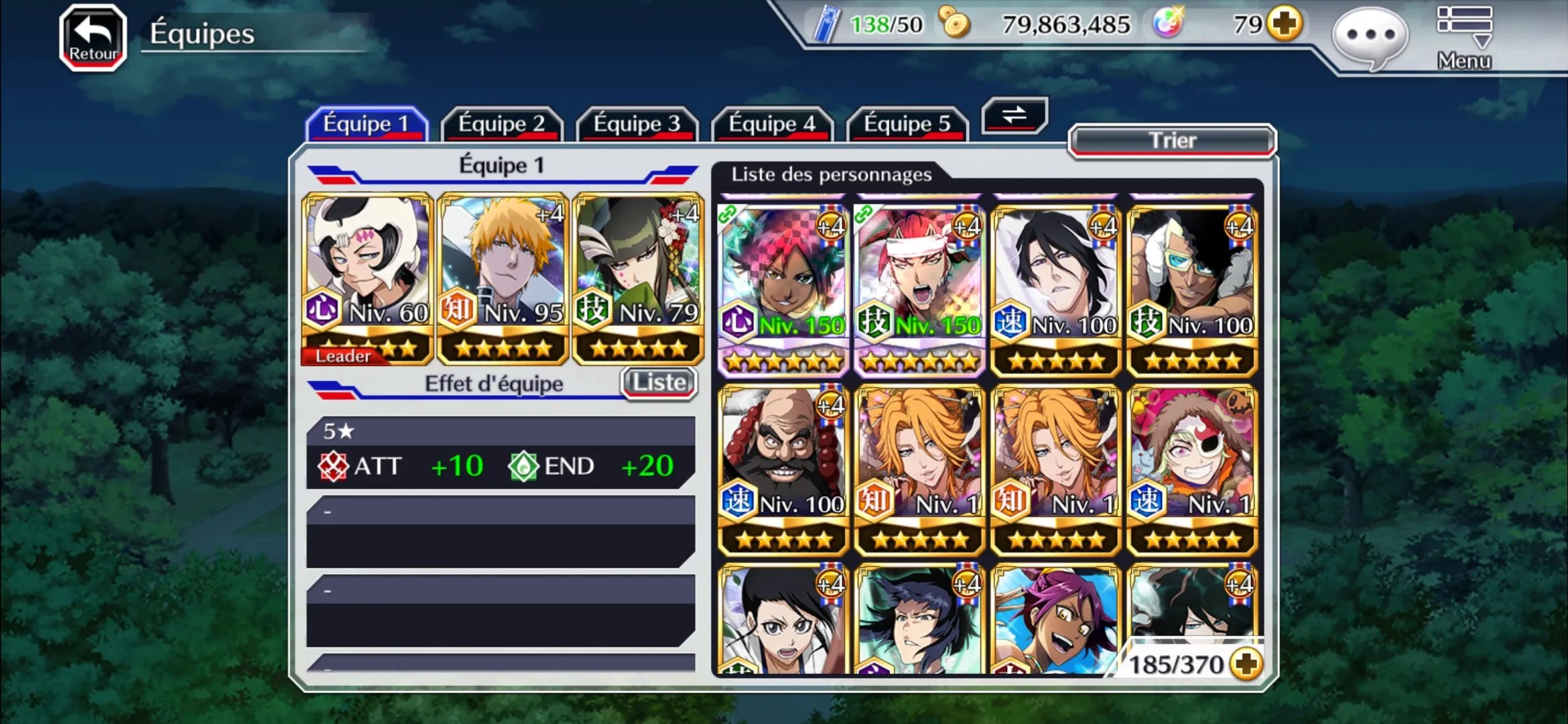
Task: Expand character storage with the 185/370 plus
Action: pyautogui.click(x=1246, y=664)
